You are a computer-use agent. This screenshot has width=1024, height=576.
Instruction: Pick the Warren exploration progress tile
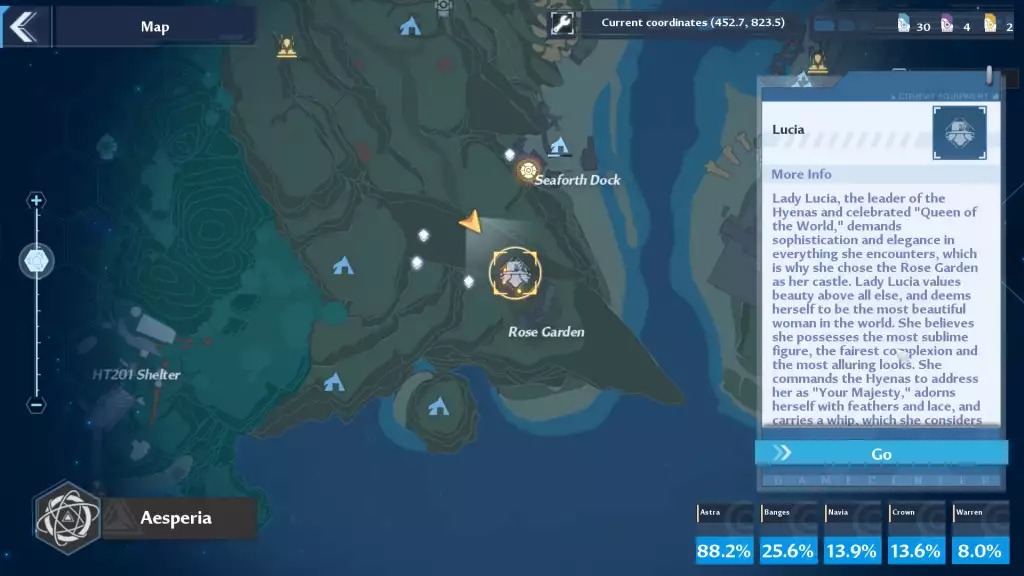pyautogui.click(x=979, y=535)
